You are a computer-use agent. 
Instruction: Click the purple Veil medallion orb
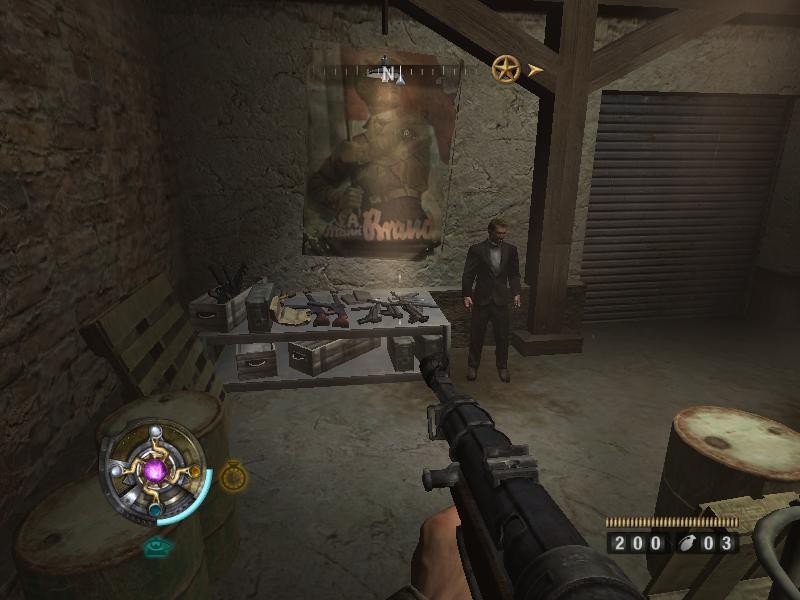coord(155,470)
